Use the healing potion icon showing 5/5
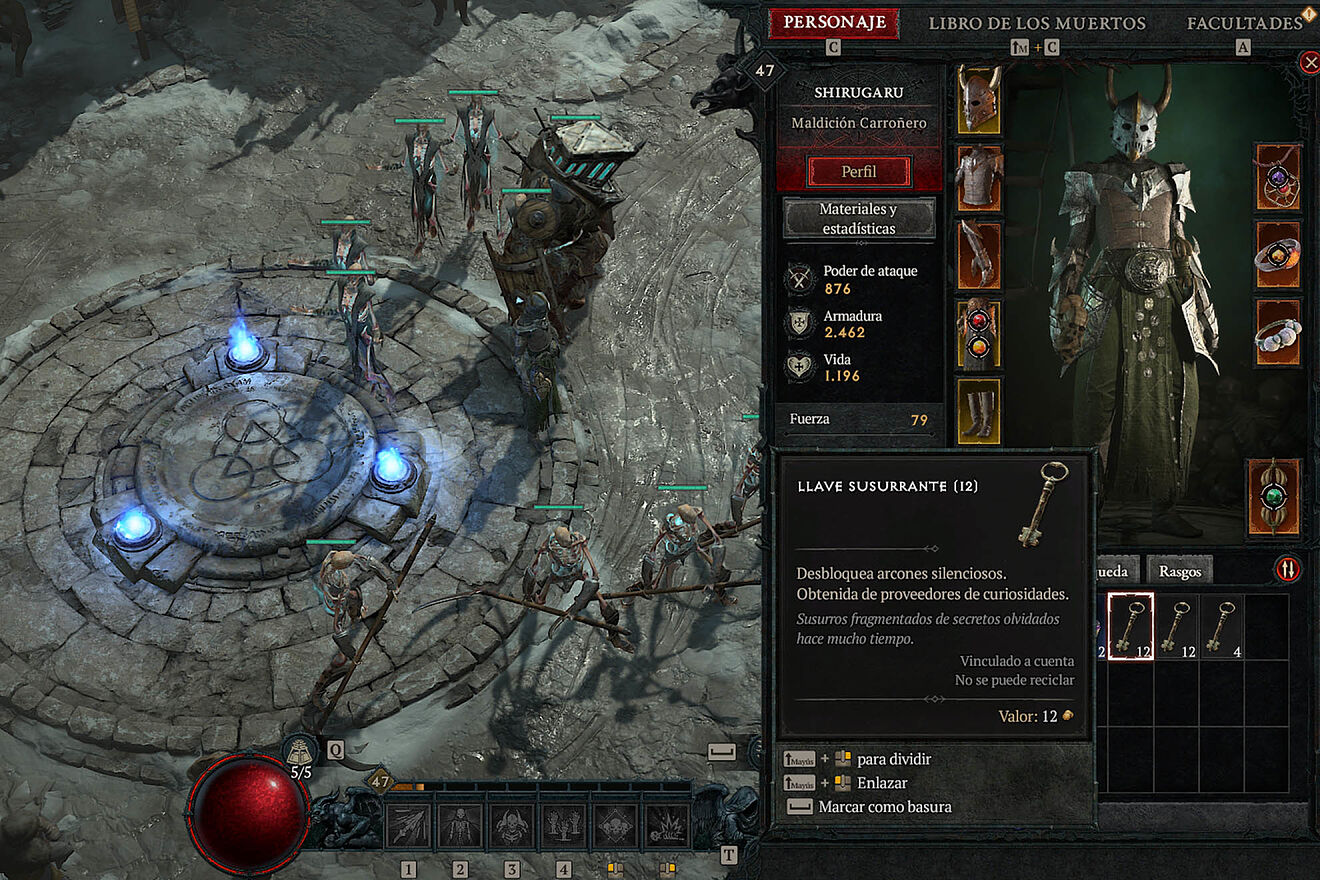This screenshot has width=1320, height=880. click(300, 756)
